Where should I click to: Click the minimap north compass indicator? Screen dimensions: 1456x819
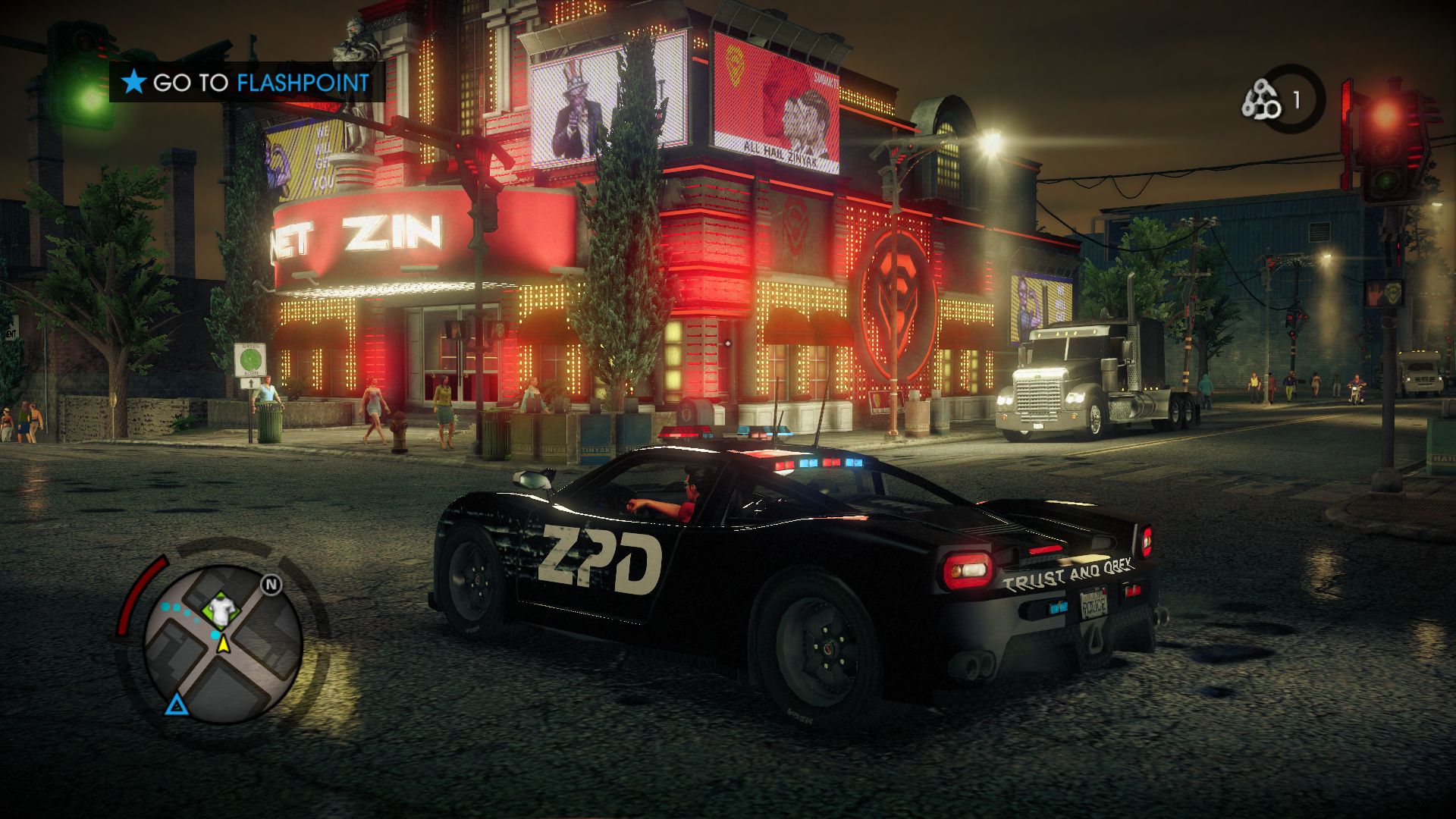tap(271, 585)
